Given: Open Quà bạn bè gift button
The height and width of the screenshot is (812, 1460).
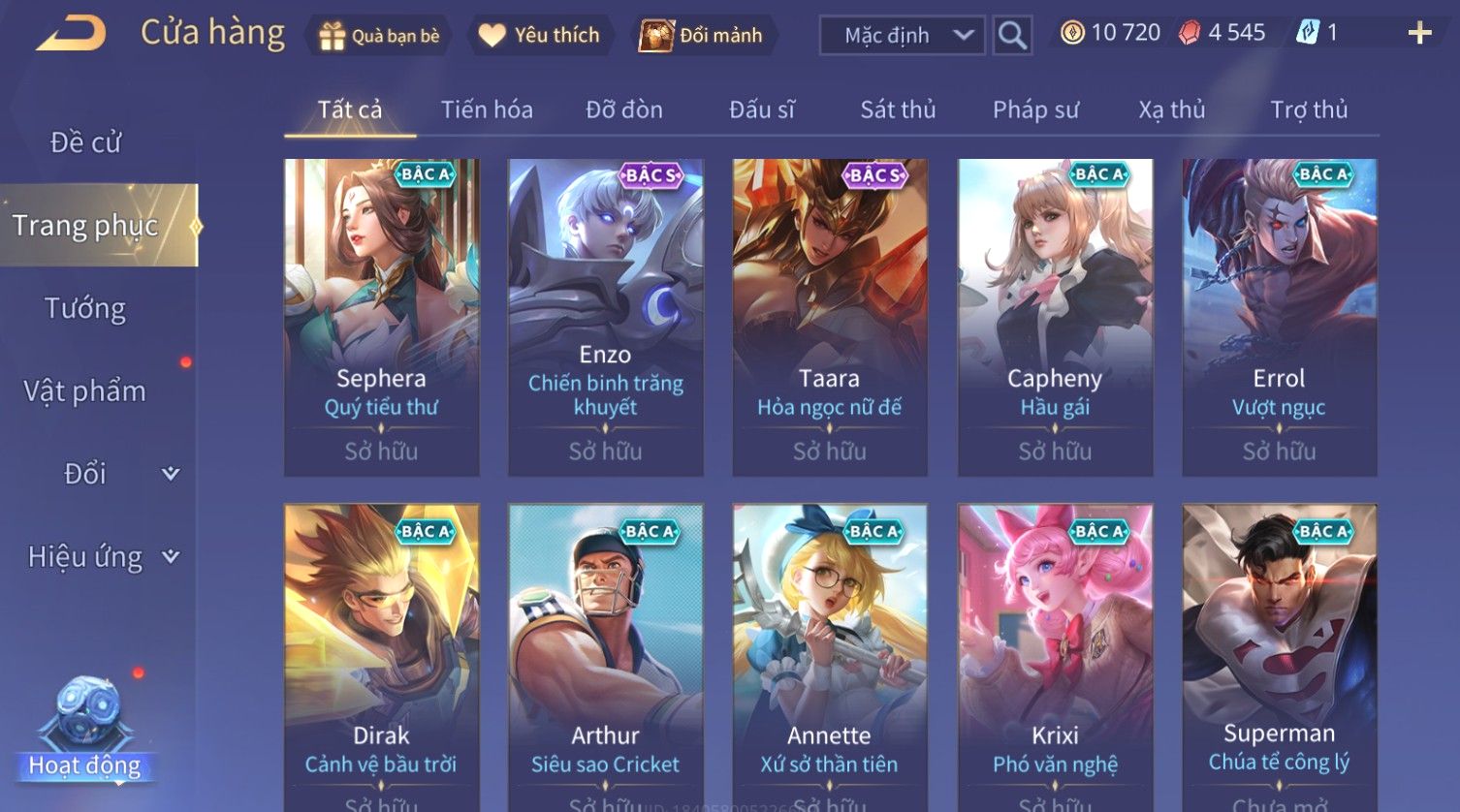Looking at the screenshot, I should click(378, 36).
